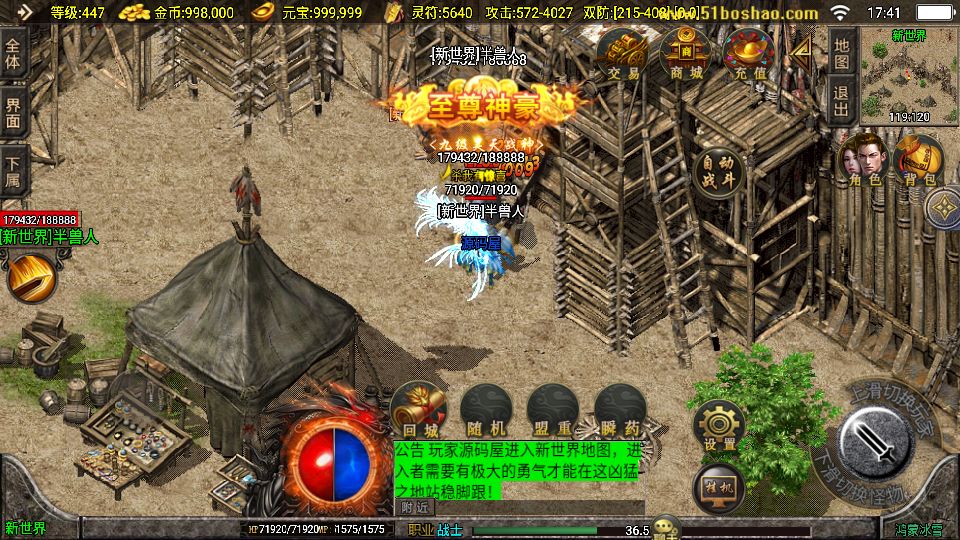
Task: Open the 设置 settings gear
Action: (x=720, y=426)
